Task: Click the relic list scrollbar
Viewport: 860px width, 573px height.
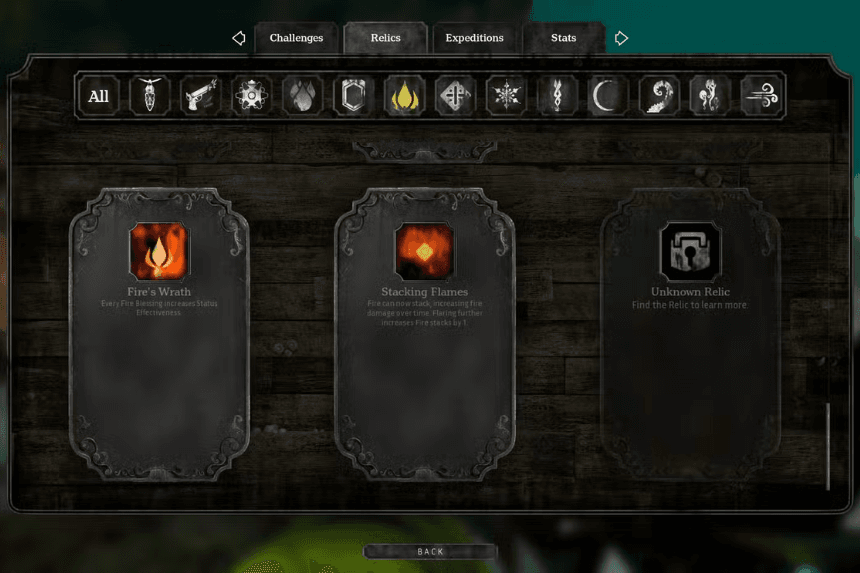Action: tap(828, 446)
